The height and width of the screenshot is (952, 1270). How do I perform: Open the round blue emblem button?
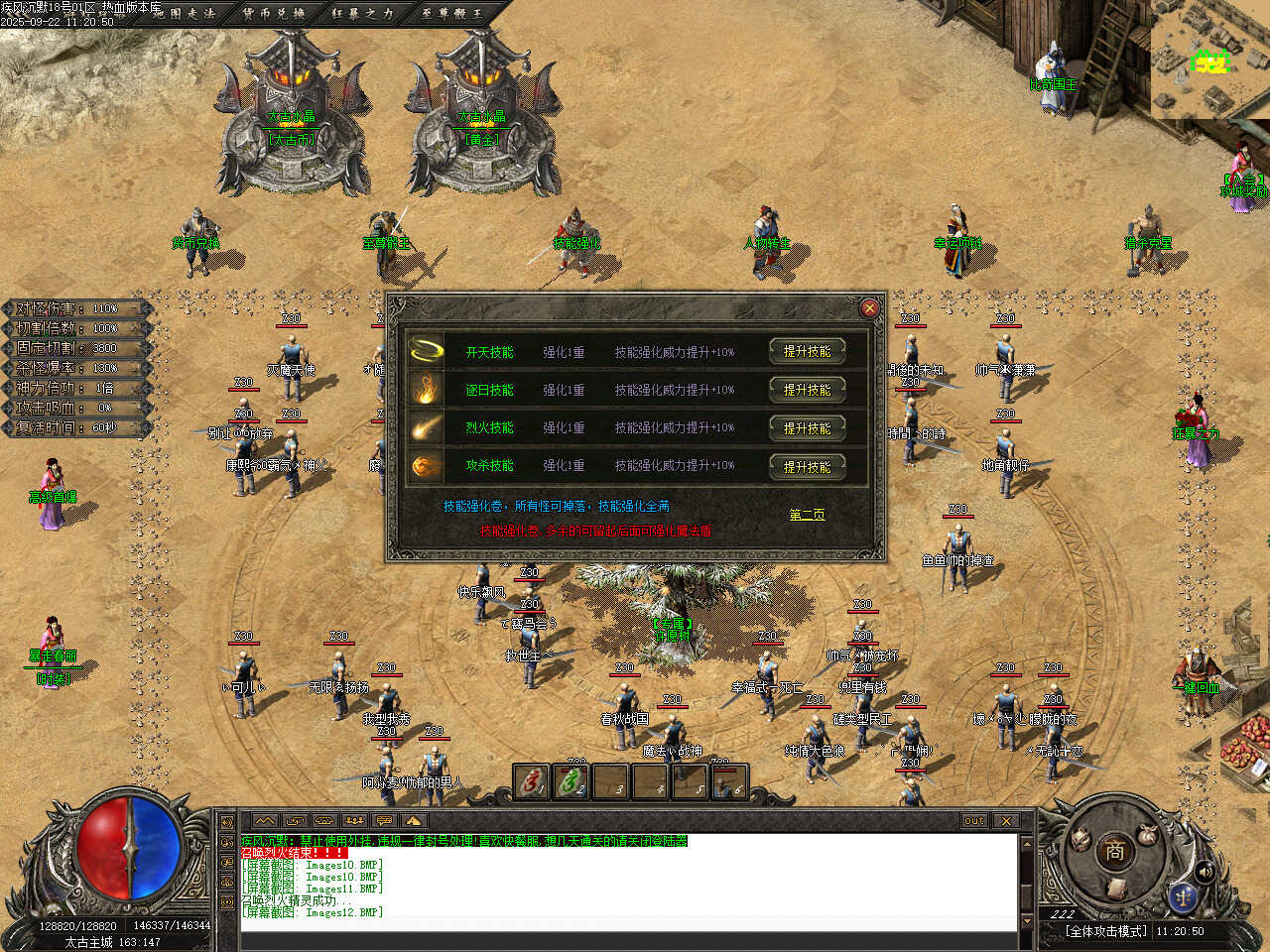pos(1182,897)
